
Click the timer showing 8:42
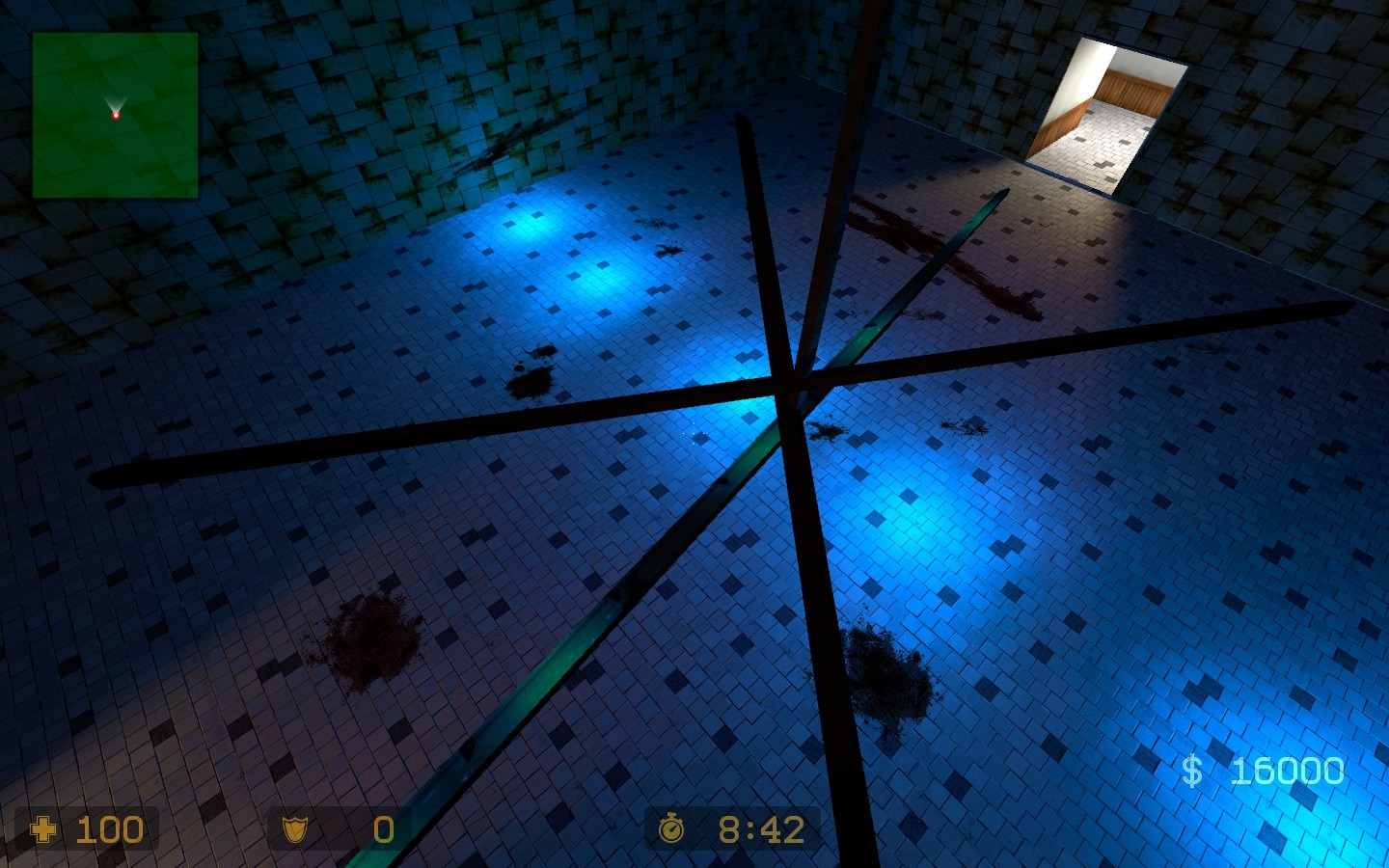point(761,827)
